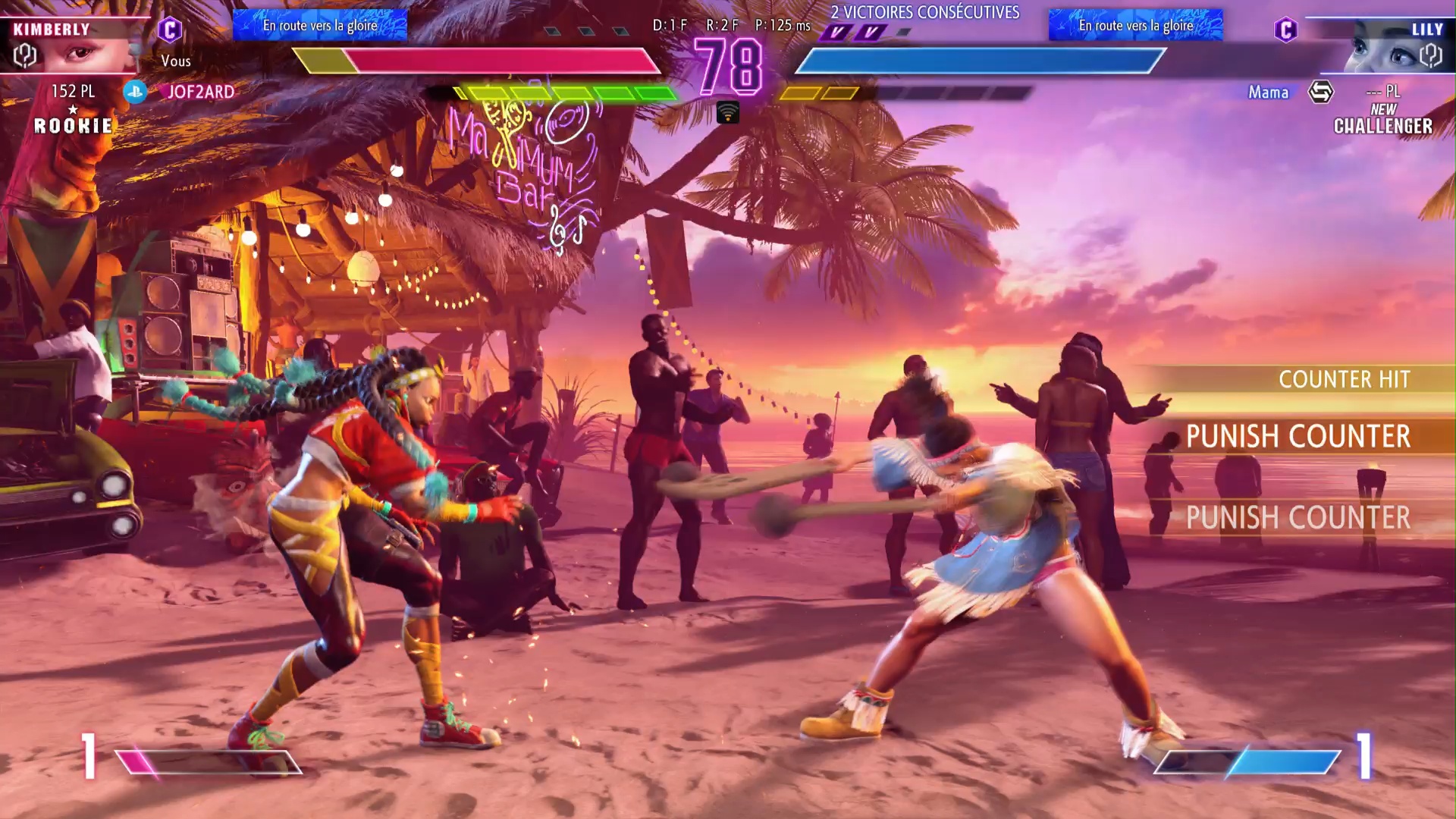Select Lily's purple C control-type badge
1456x819 pixels.
click(1286, 30)
